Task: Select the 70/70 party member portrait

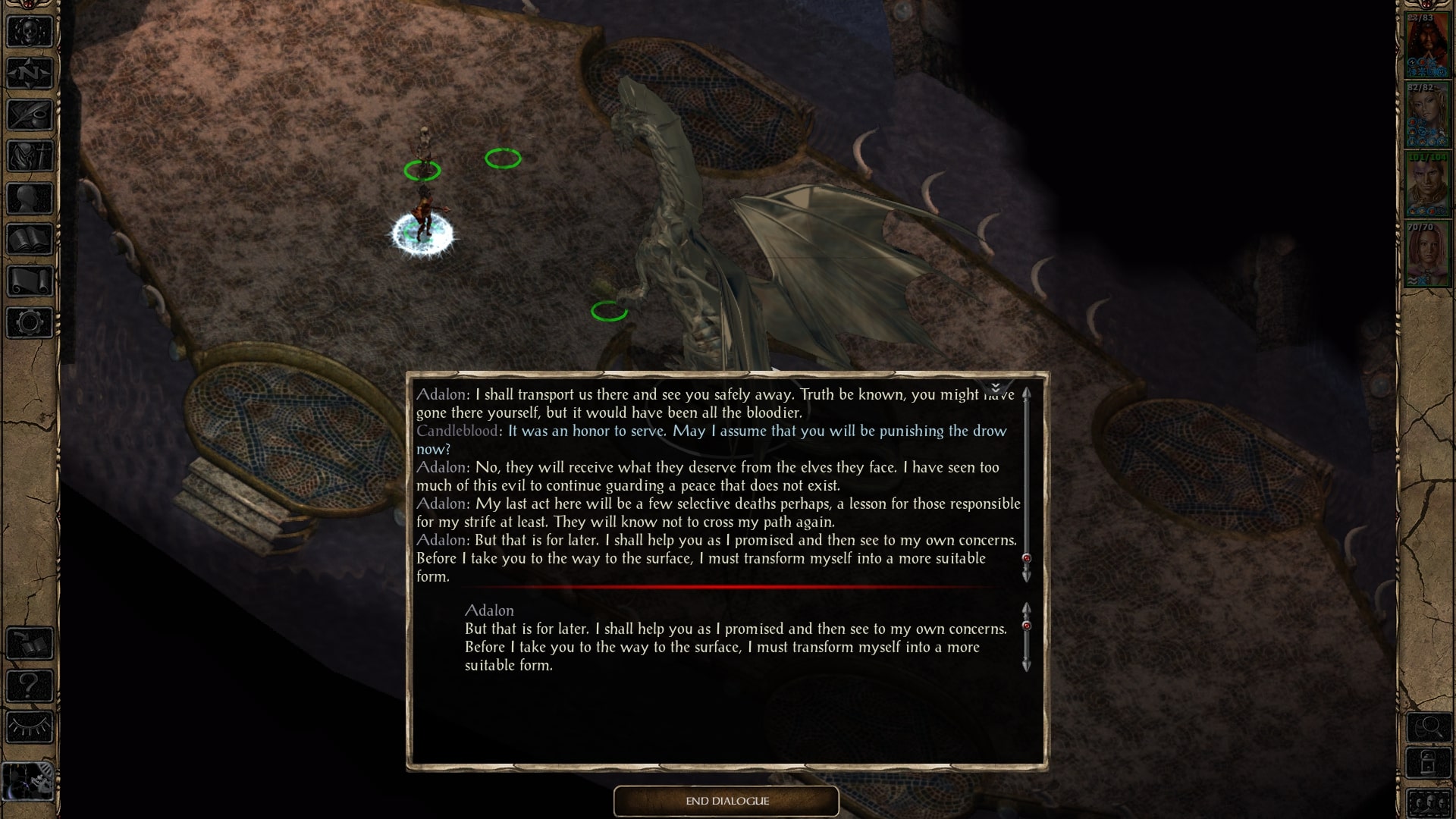Action: click(1429, 250)
